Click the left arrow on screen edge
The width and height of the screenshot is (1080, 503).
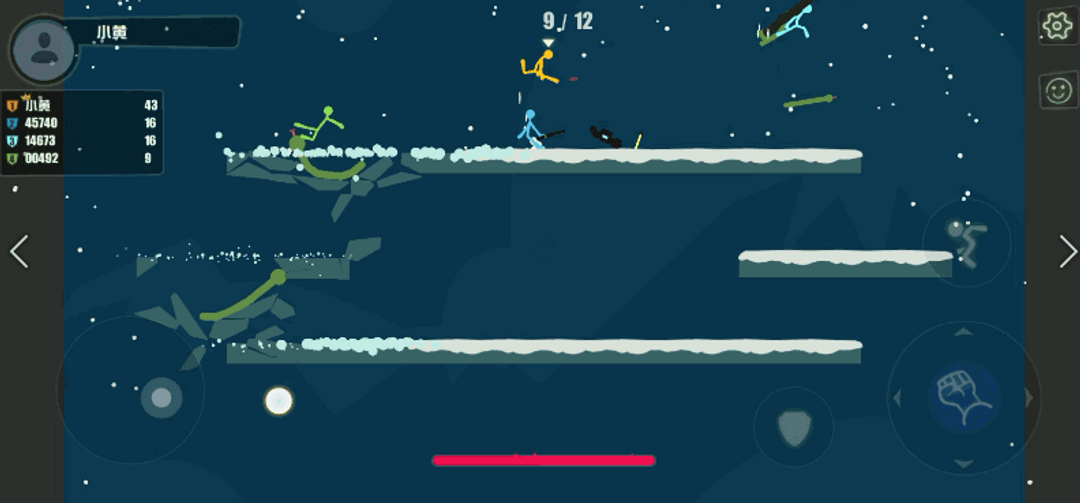coord(19,252)
